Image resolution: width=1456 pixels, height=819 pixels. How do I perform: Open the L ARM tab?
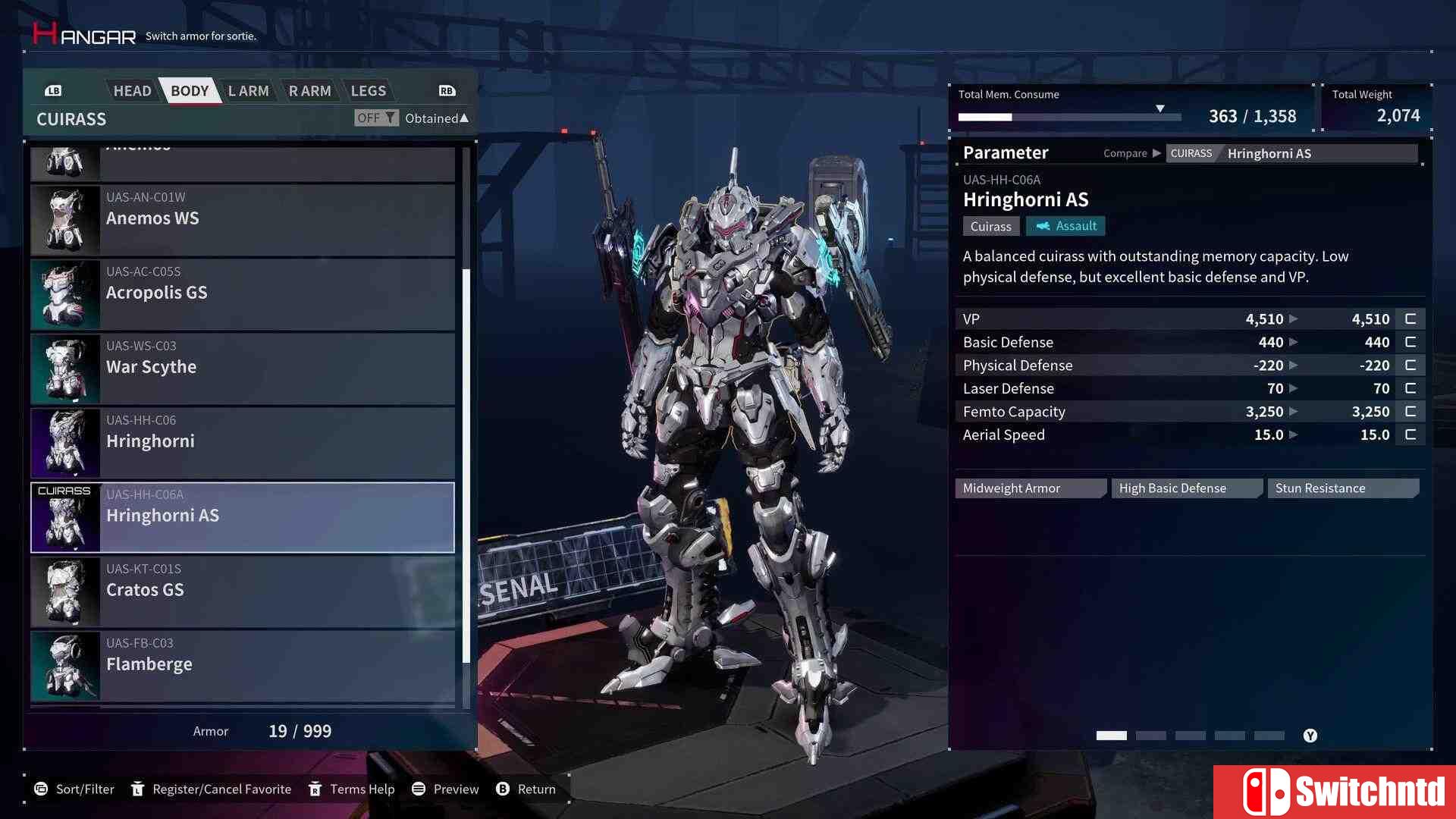[248, 91]
